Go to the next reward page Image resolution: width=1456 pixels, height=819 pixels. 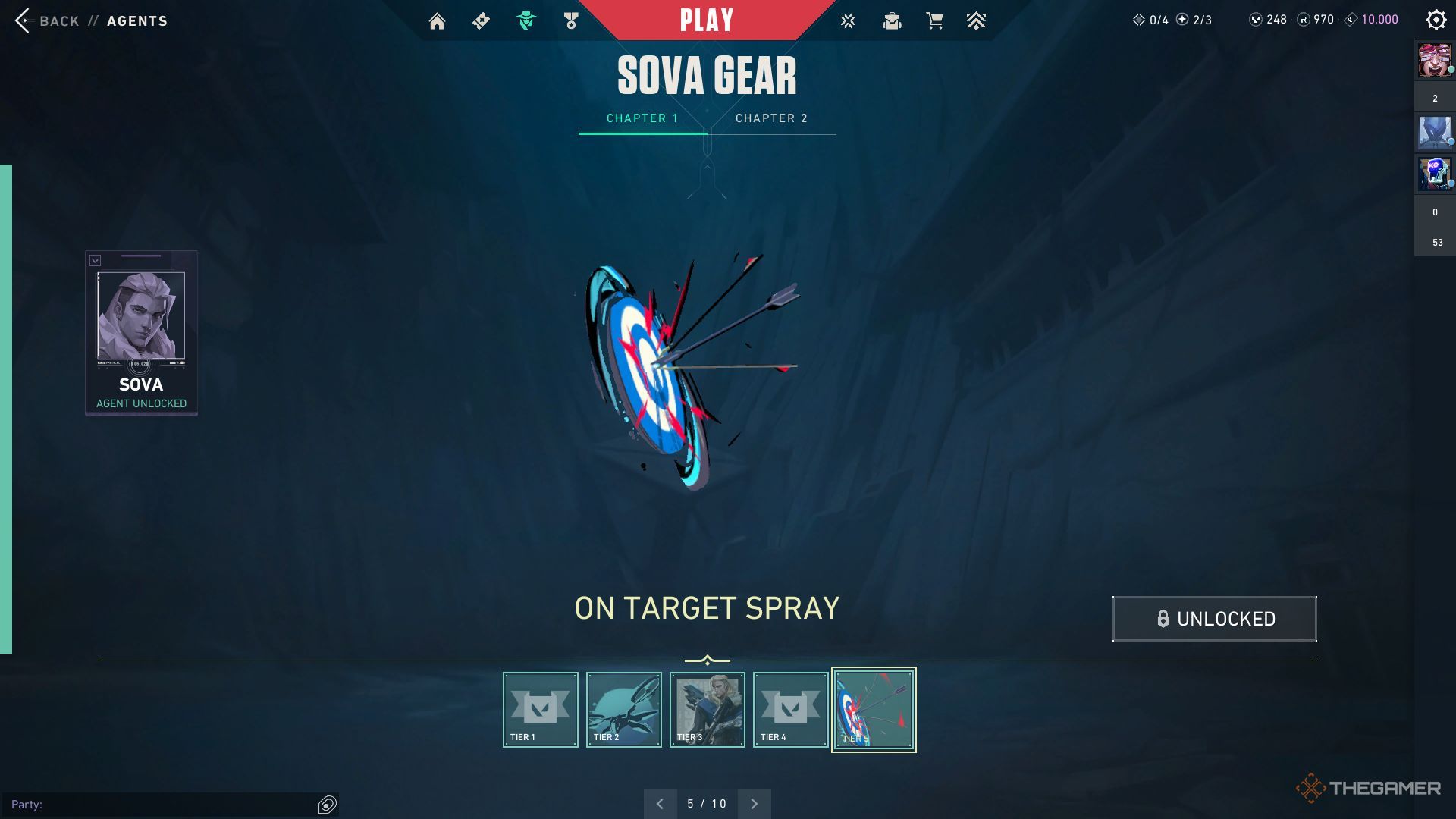point(754,804)
